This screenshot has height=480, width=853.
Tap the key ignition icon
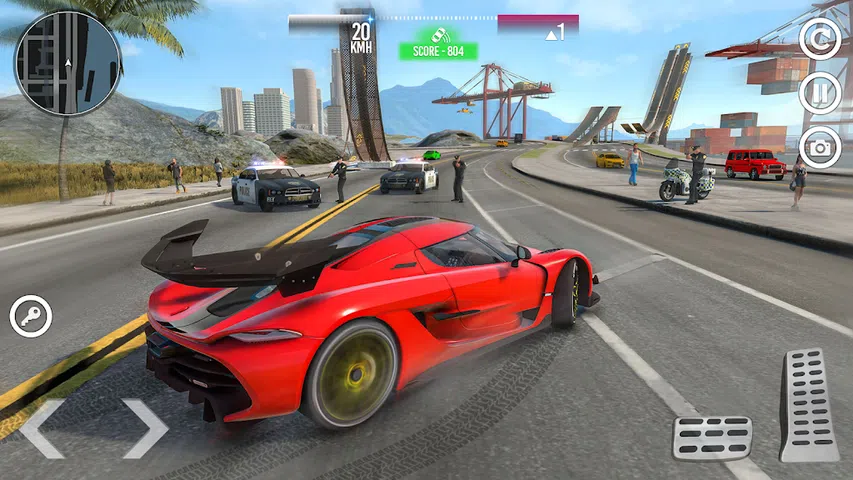point(30,316)
